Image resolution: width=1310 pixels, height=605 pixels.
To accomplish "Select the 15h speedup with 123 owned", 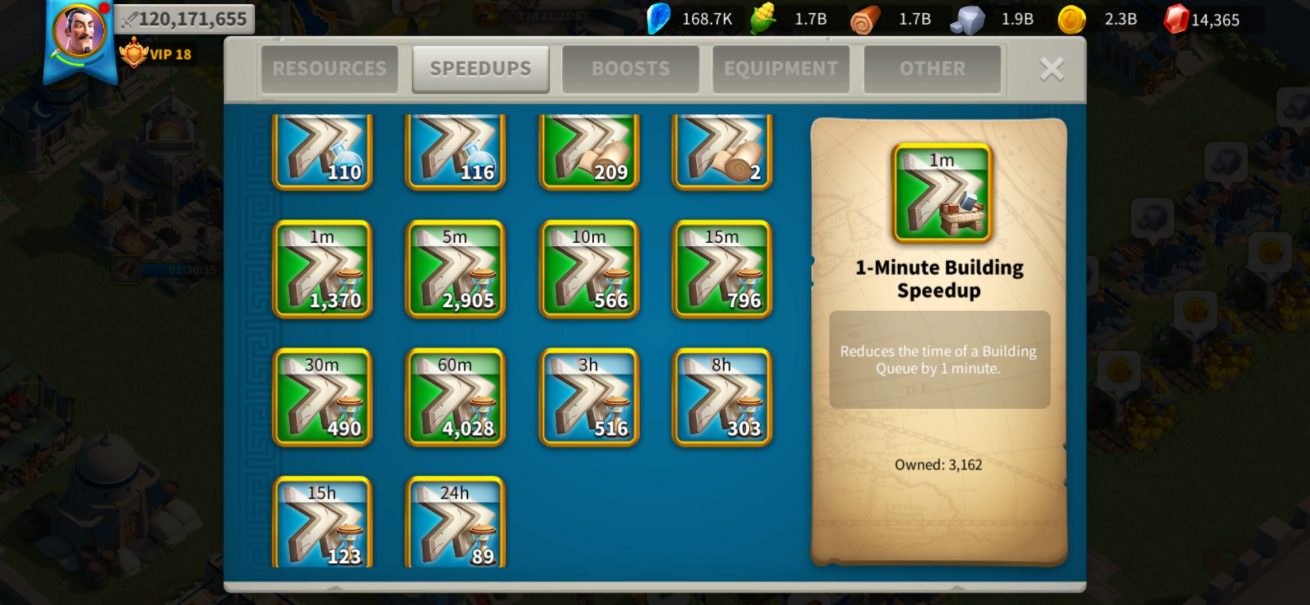I will [x=322, y=522].
